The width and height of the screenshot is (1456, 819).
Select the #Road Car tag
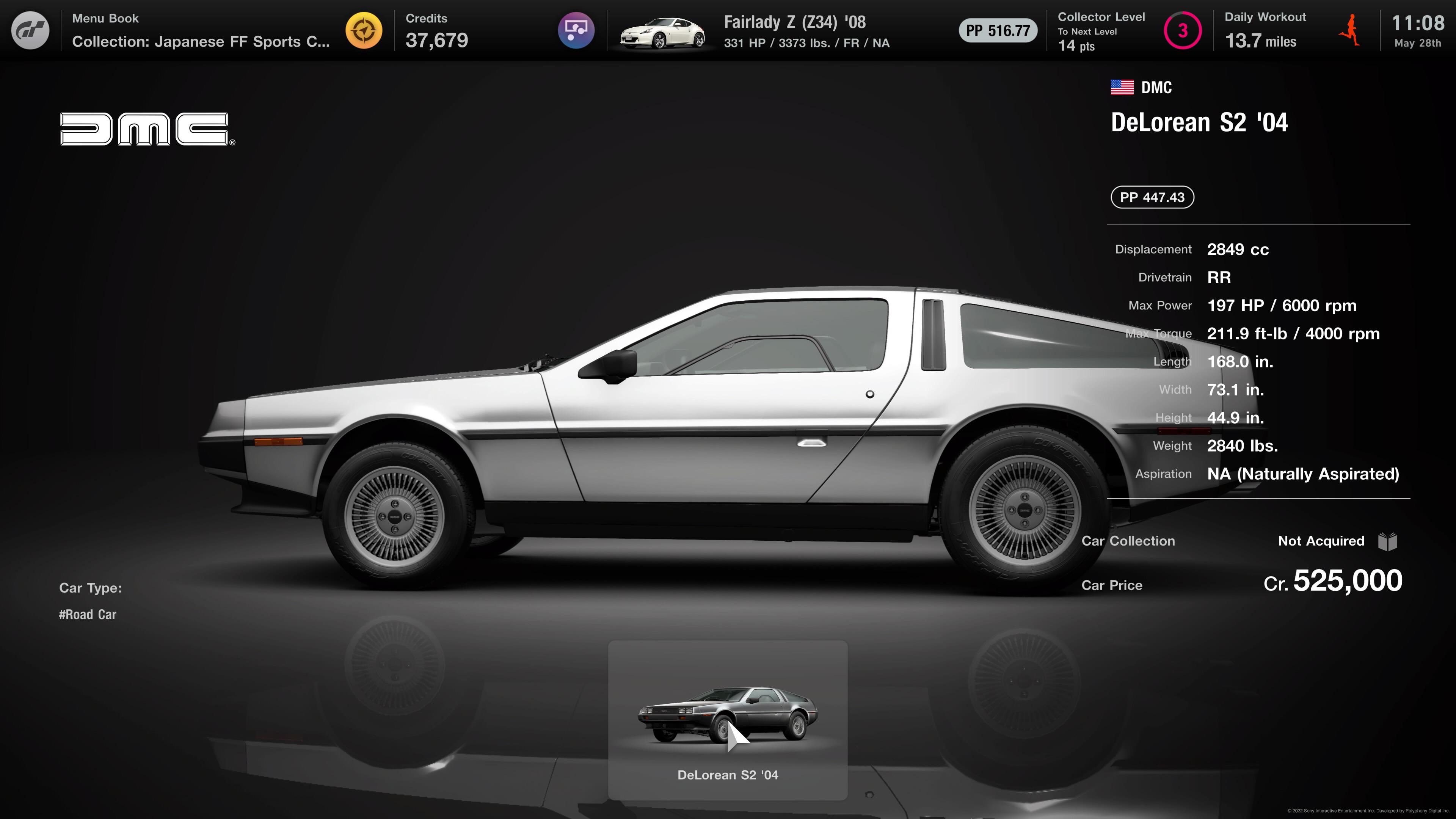(88, 614)
